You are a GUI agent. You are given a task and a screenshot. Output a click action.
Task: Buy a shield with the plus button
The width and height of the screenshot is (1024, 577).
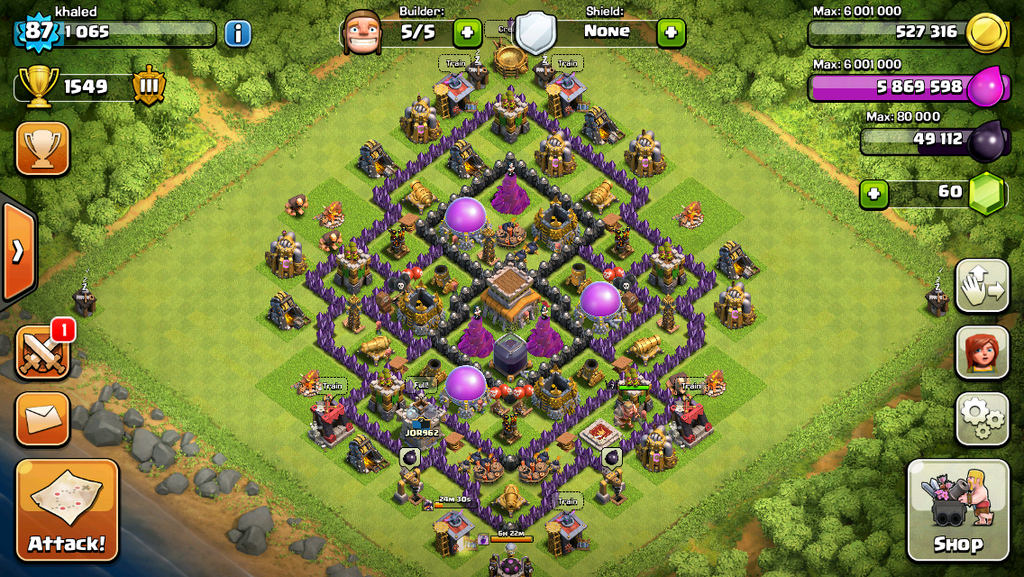pyautogui.click(x=671, y=32)
